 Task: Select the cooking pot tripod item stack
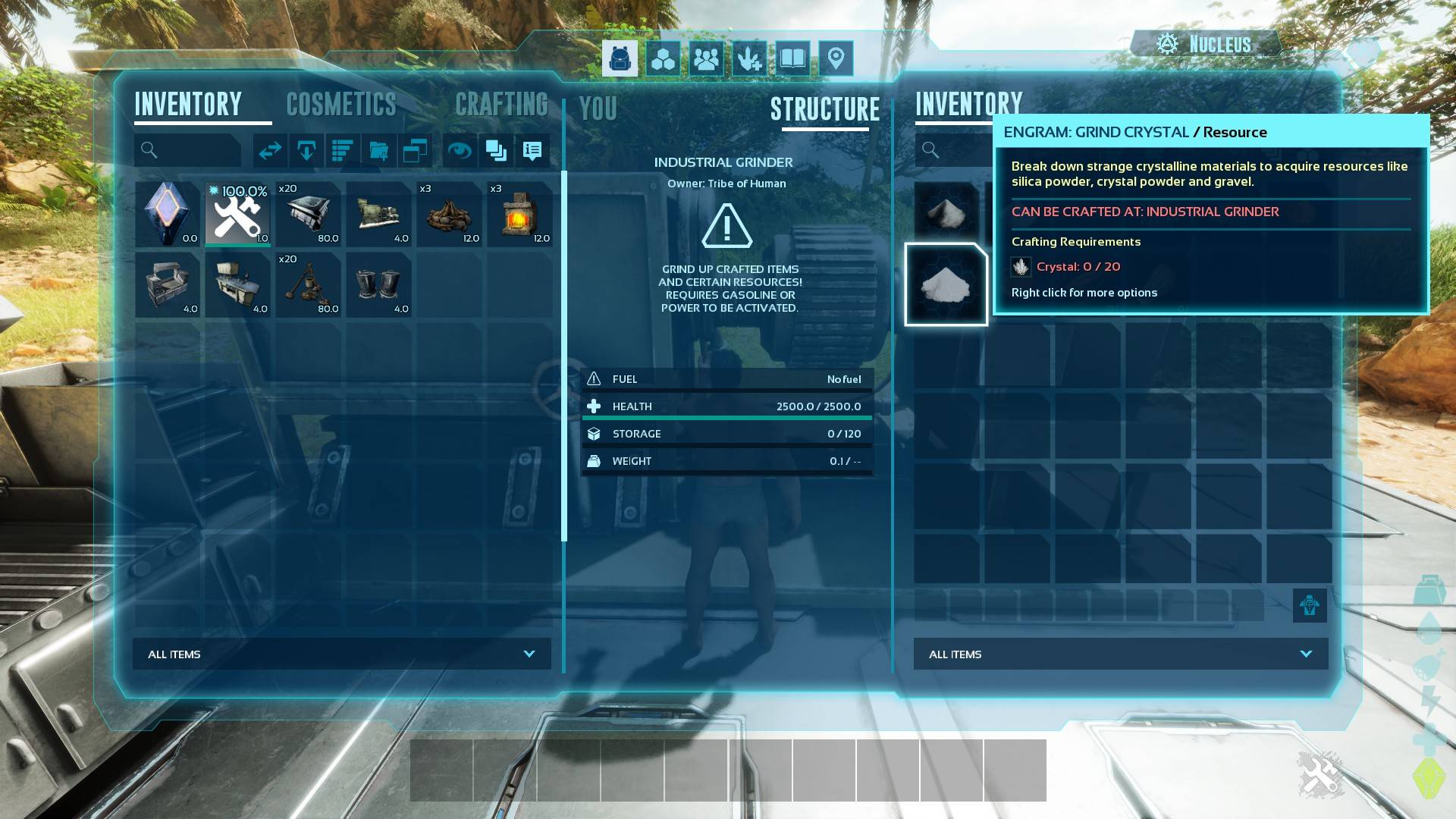point(309,284)
